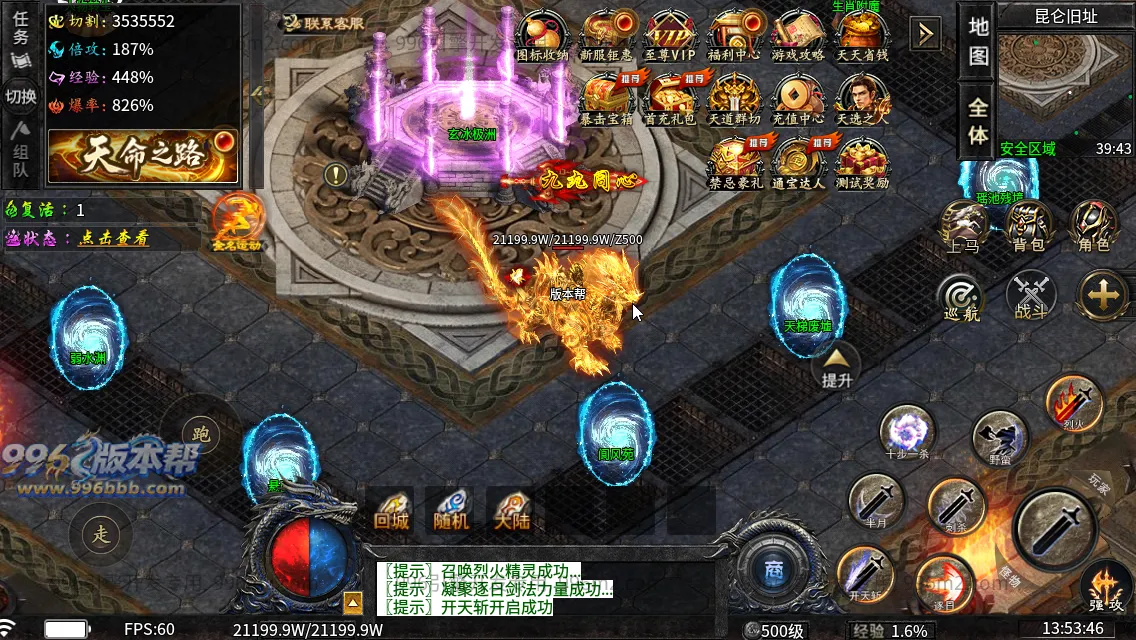Use the 回城 return-to-town item
Screen dimensions: 1136x640
(x=391, y=509)
